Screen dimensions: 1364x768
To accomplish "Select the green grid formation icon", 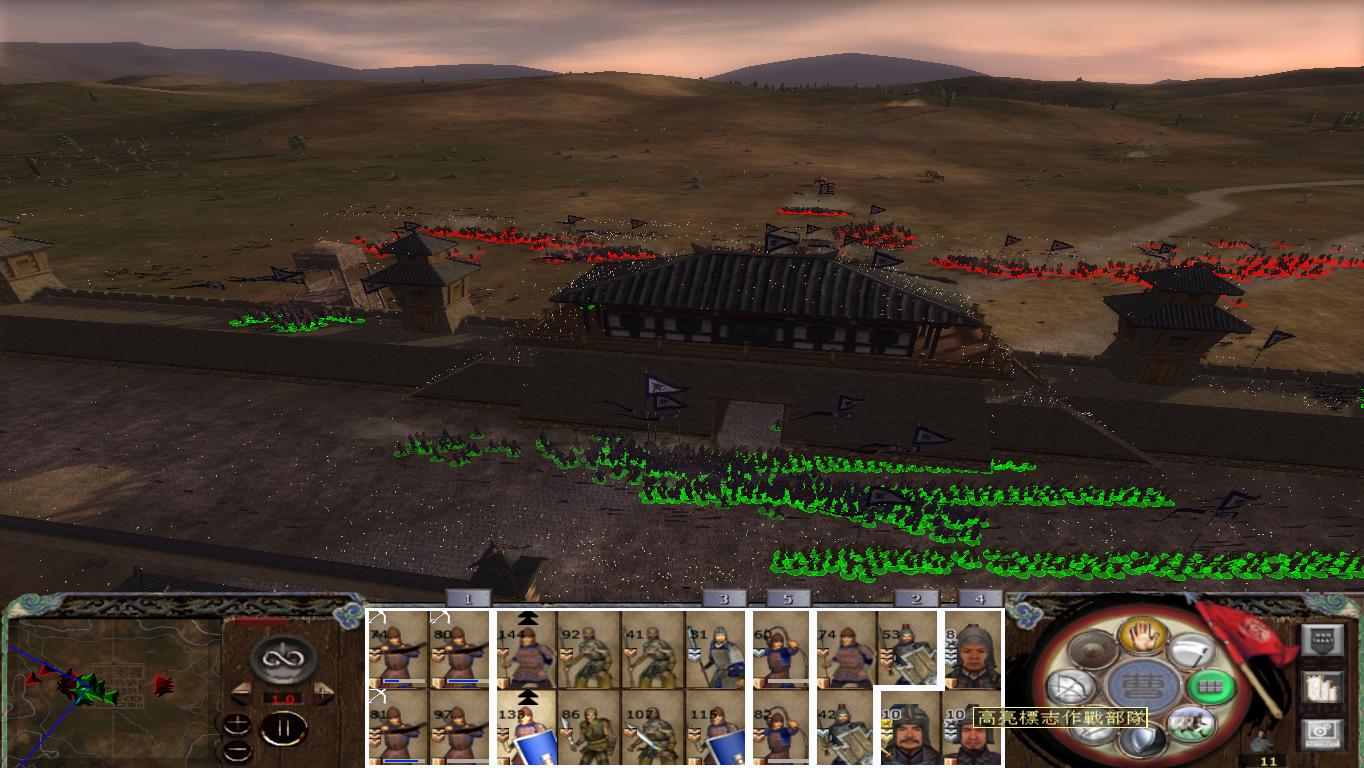I will click(1210, 687).
